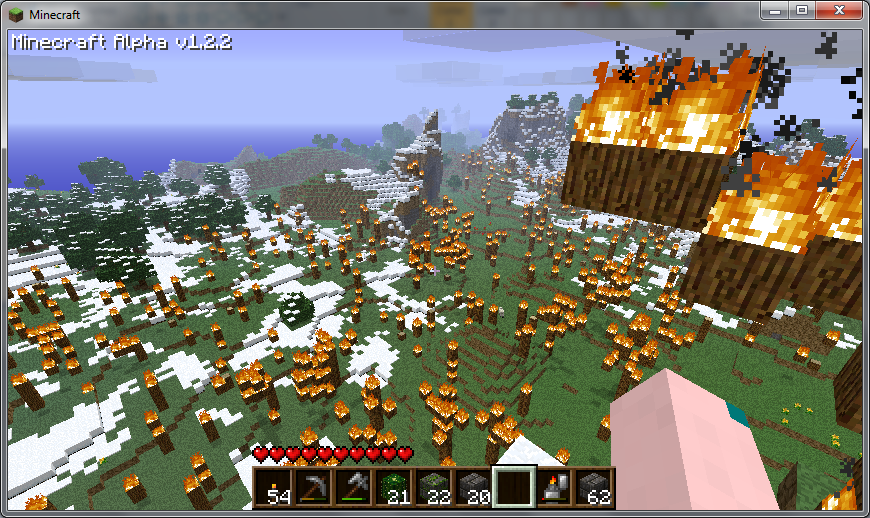Equip the flint and steel

point(554,487)
